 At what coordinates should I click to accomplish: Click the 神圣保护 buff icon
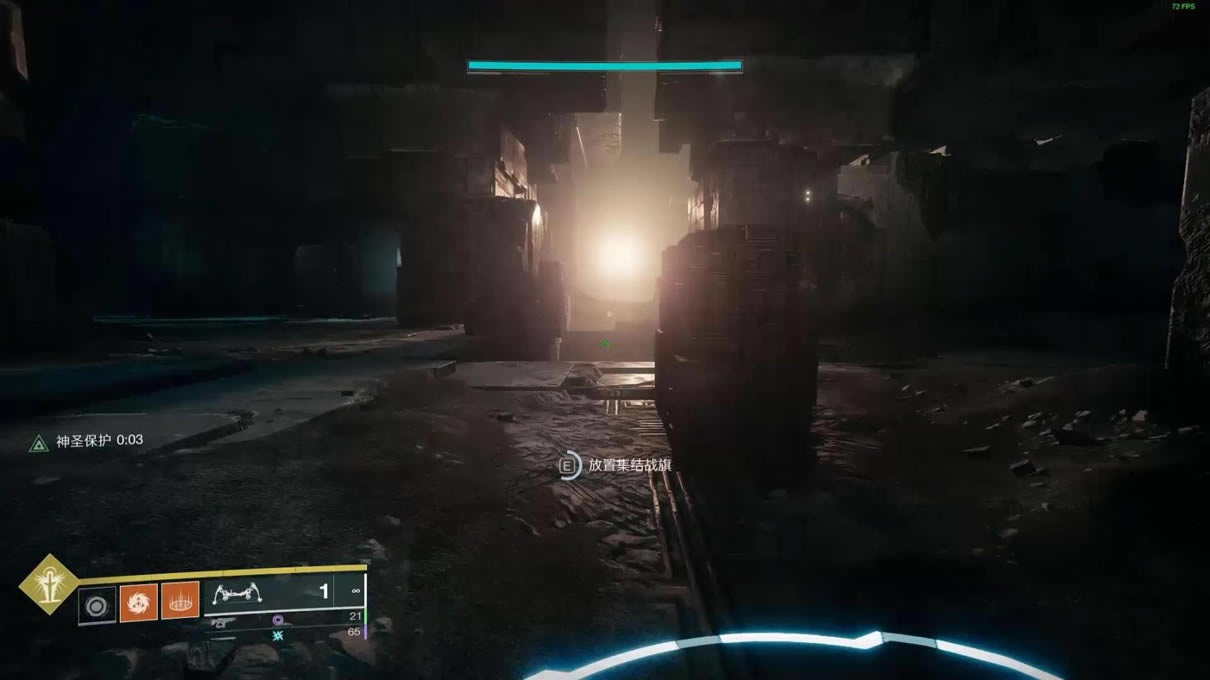(x=39, y=442)
